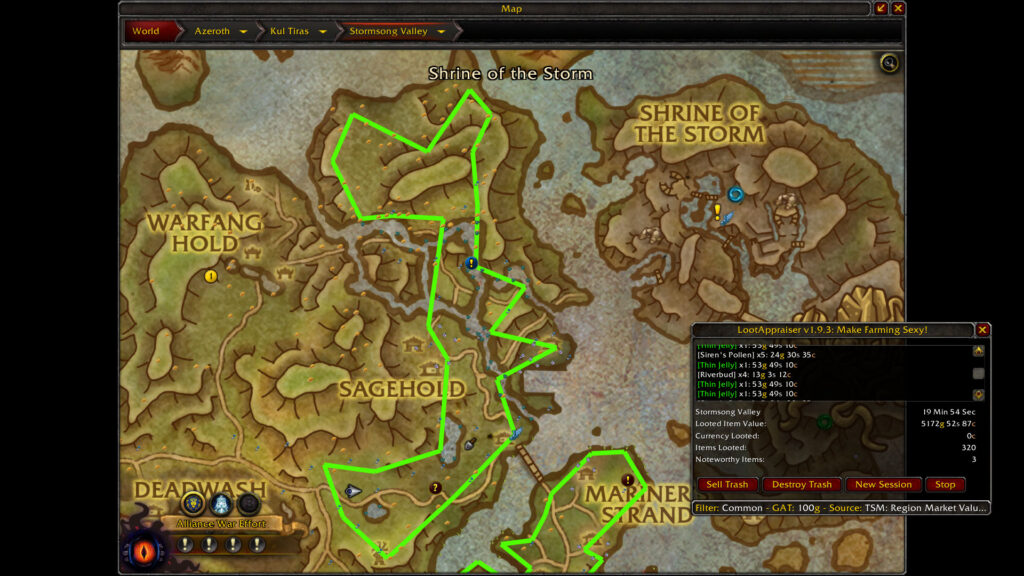Viewport: 1024px width, 576px height.
Task: Open the map filter magnifier button
Action: (889, 64)
